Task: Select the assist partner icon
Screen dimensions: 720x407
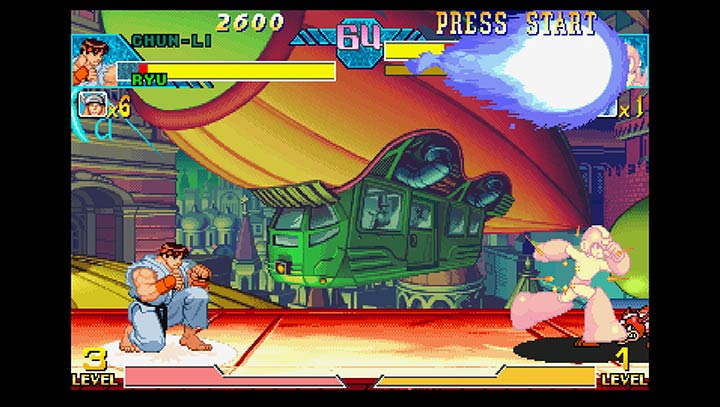Action: pyautogui.click(x=92, y=103)
